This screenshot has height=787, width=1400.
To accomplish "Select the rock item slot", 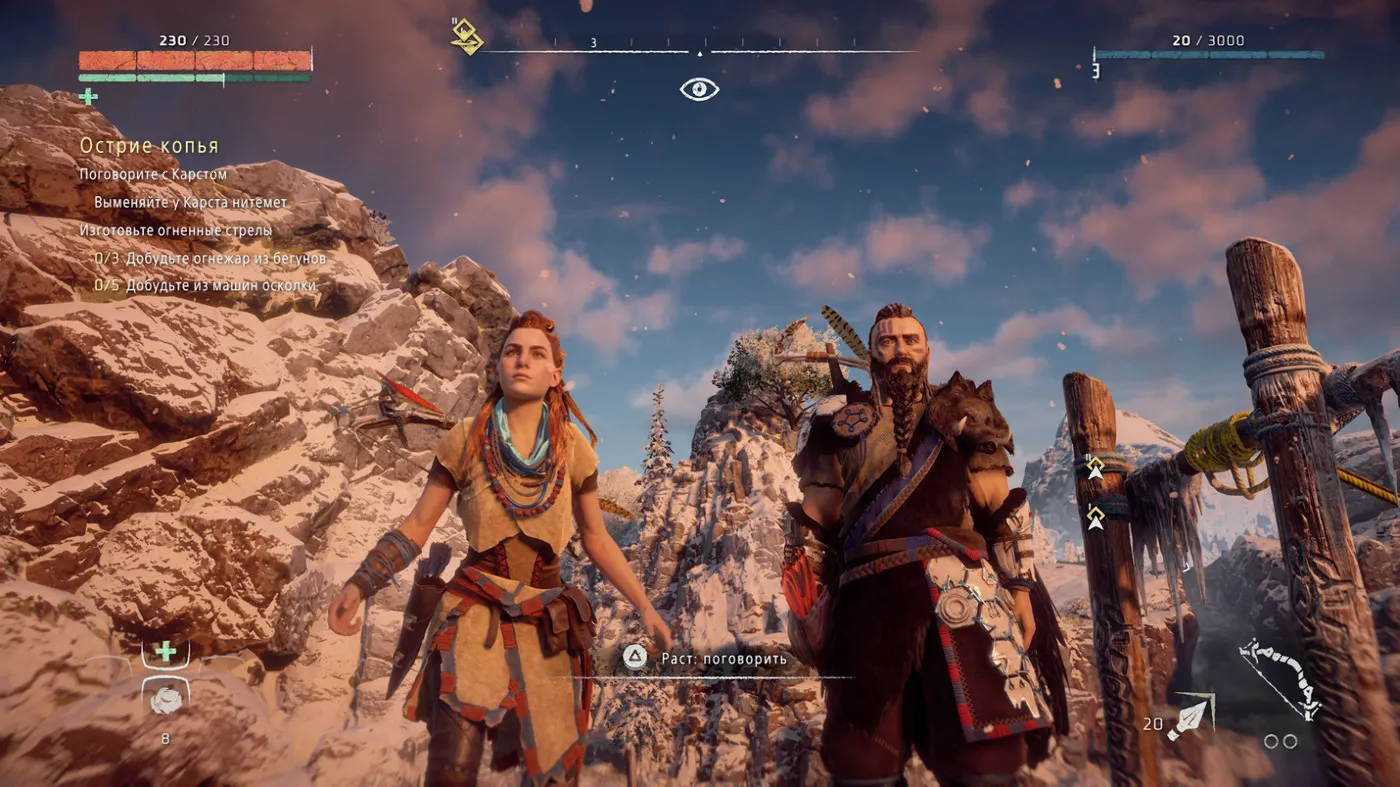I will (x=165, y=700).
